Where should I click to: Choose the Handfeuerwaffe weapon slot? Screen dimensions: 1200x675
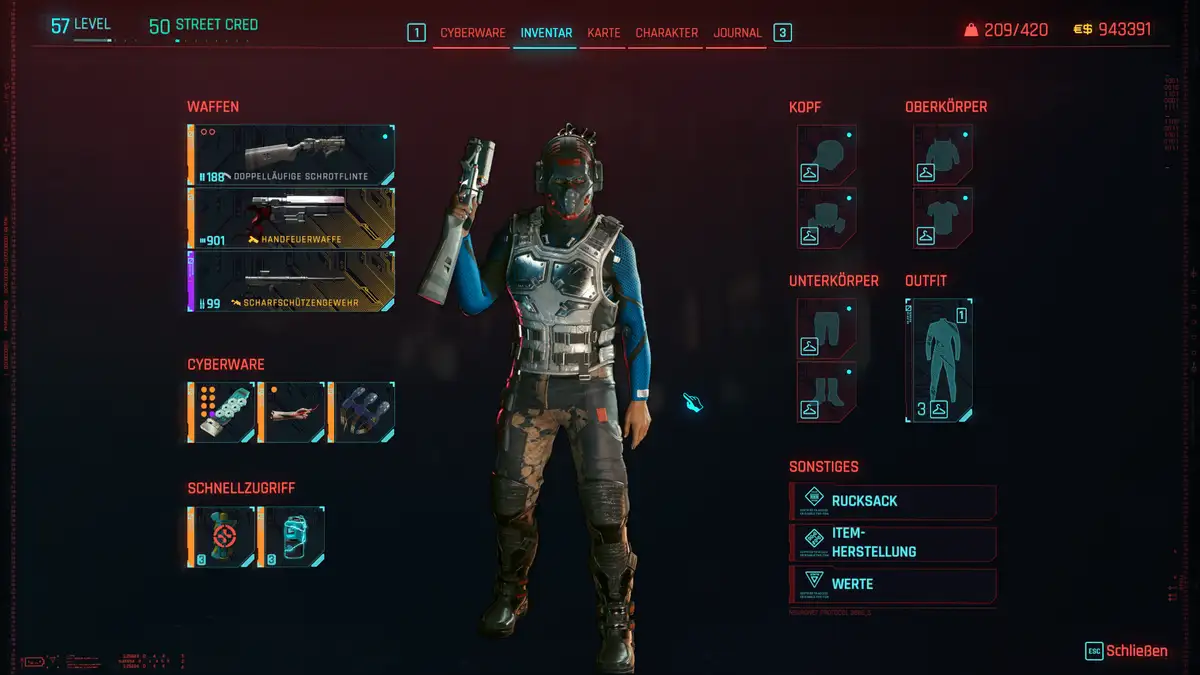click(x=291, y=219)
